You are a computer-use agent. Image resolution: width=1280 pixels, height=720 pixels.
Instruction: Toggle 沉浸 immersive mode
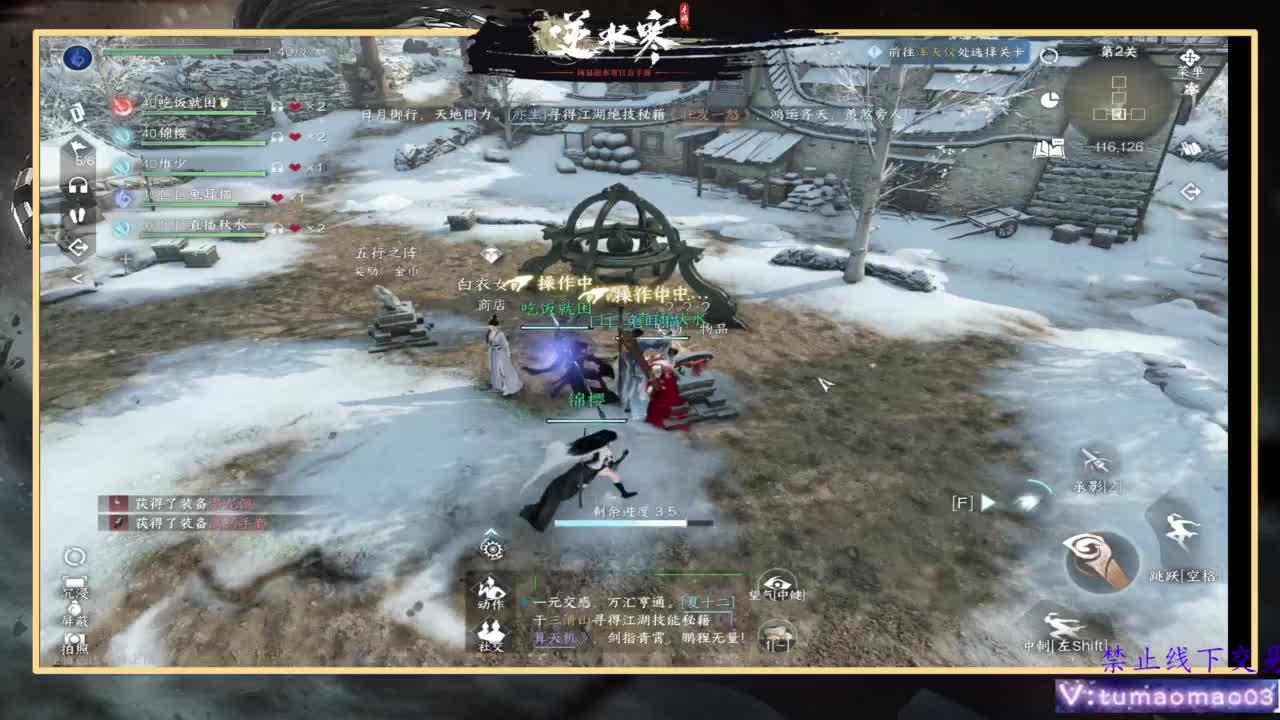tap(74, 581)
